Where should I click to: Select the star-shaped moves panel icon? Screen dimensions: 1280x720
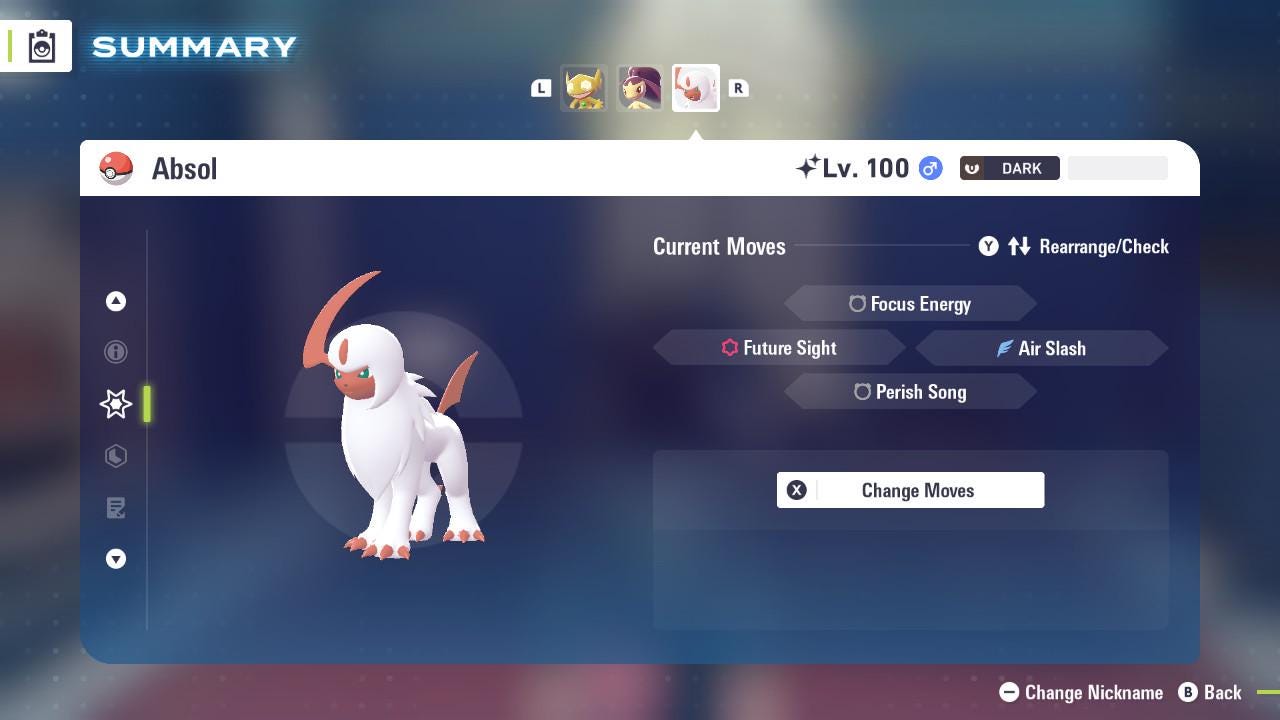point(116,404)
